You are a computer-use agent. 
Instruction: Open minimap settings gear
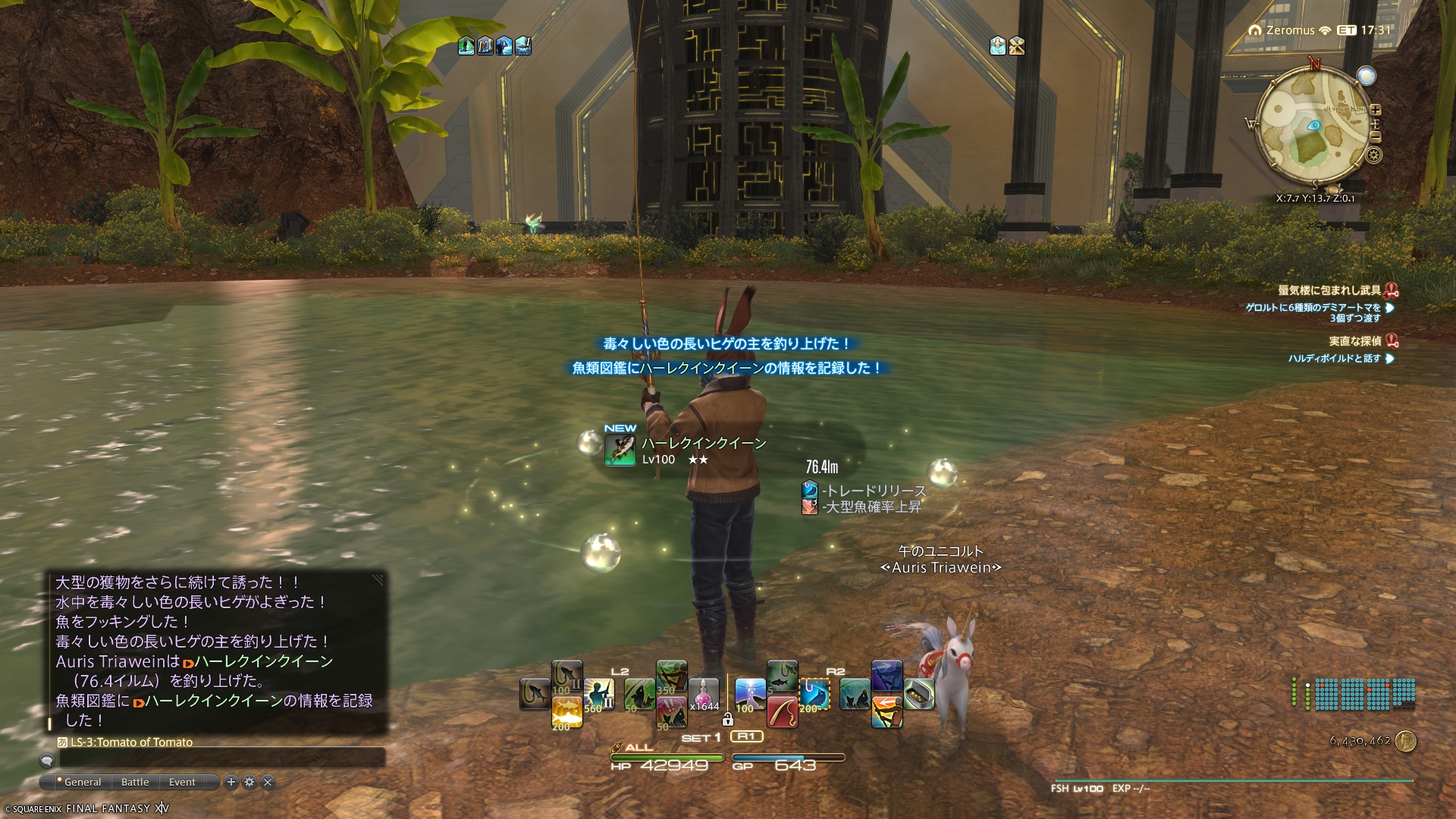click(1374, 155)
